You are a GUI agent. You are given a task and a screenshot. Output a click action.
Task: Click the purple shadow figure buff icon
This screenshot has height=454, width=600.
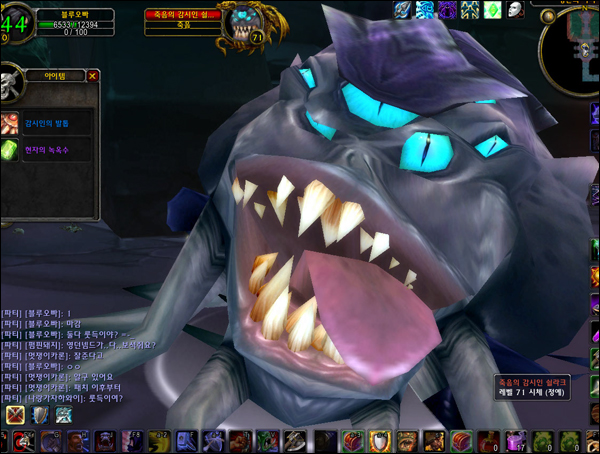pyautogui.click(x=447, y=9)
